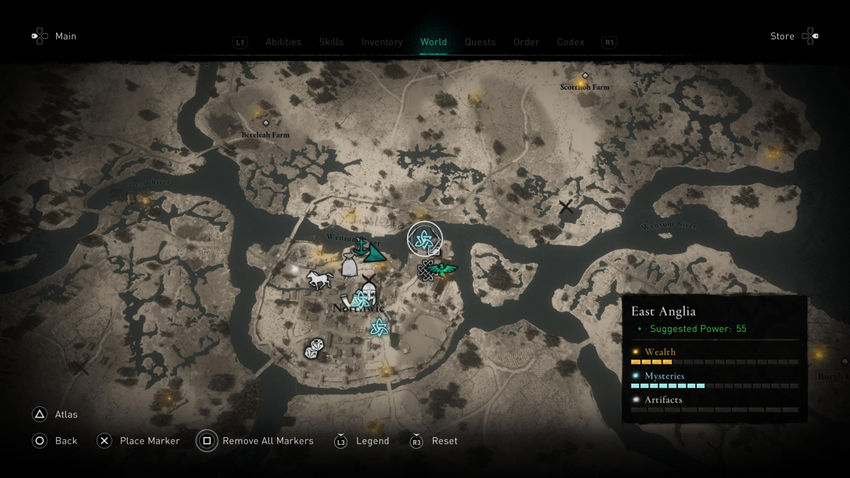This screenshot has height=478, width=850.
Task: Go to the Inventory tab
Action: [382, 42]
